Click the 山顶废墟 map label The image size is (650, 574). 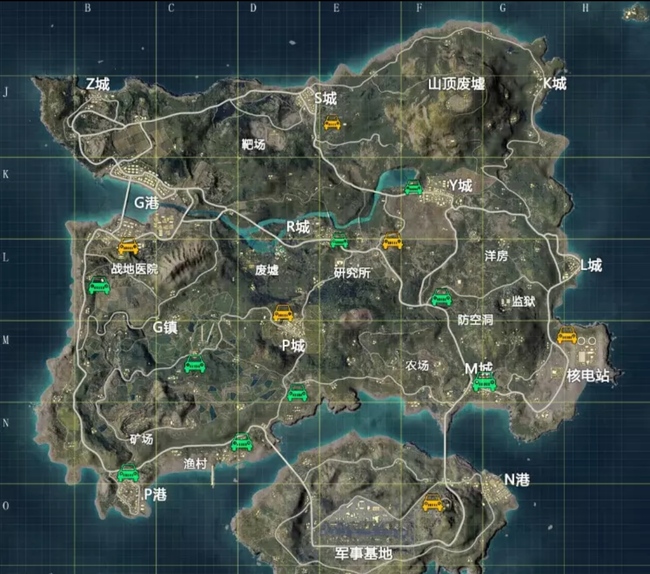coord(456,84)
